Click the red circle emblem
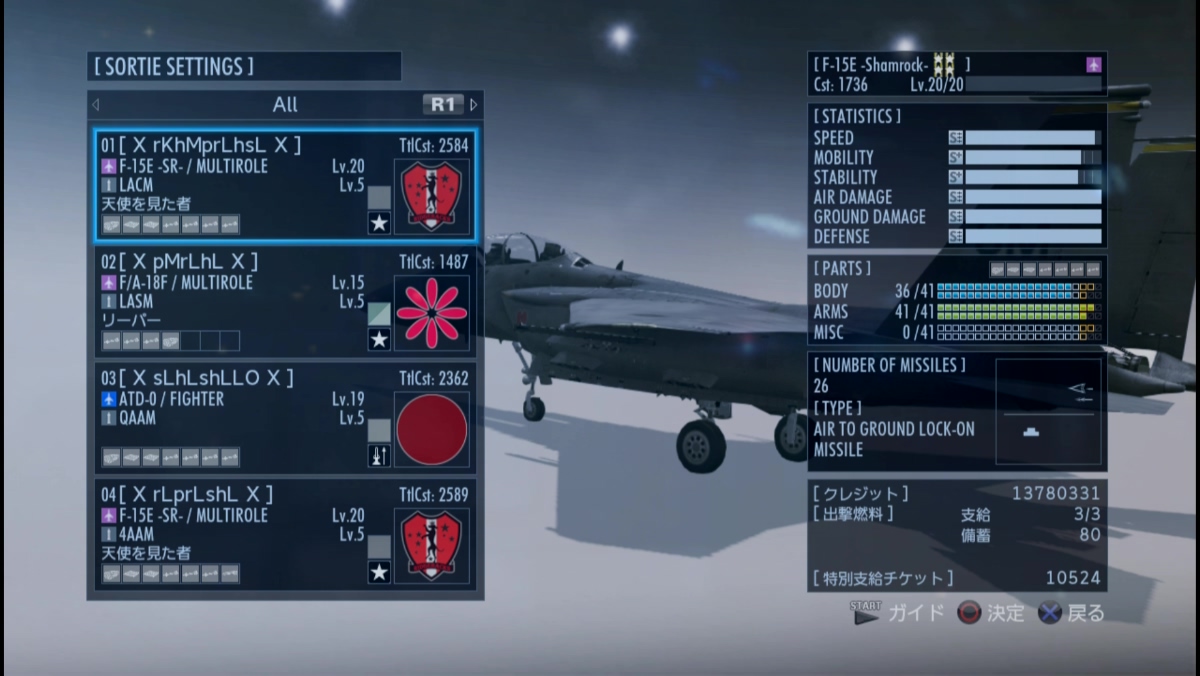Viewport: 1200px width, 676px height. click(x=432, y=429)
